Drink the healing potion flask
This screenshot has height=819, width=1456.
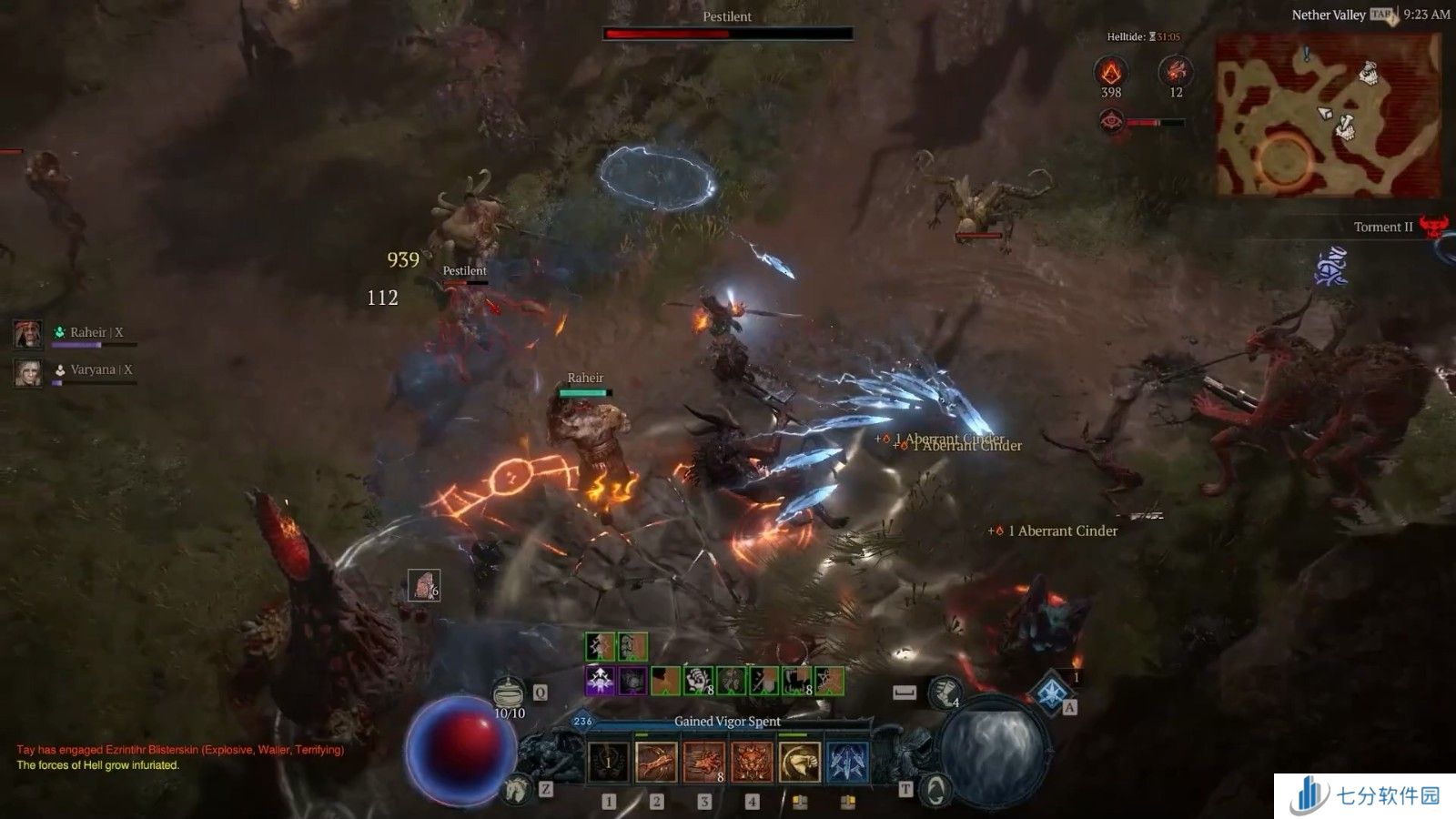(509, 693)
